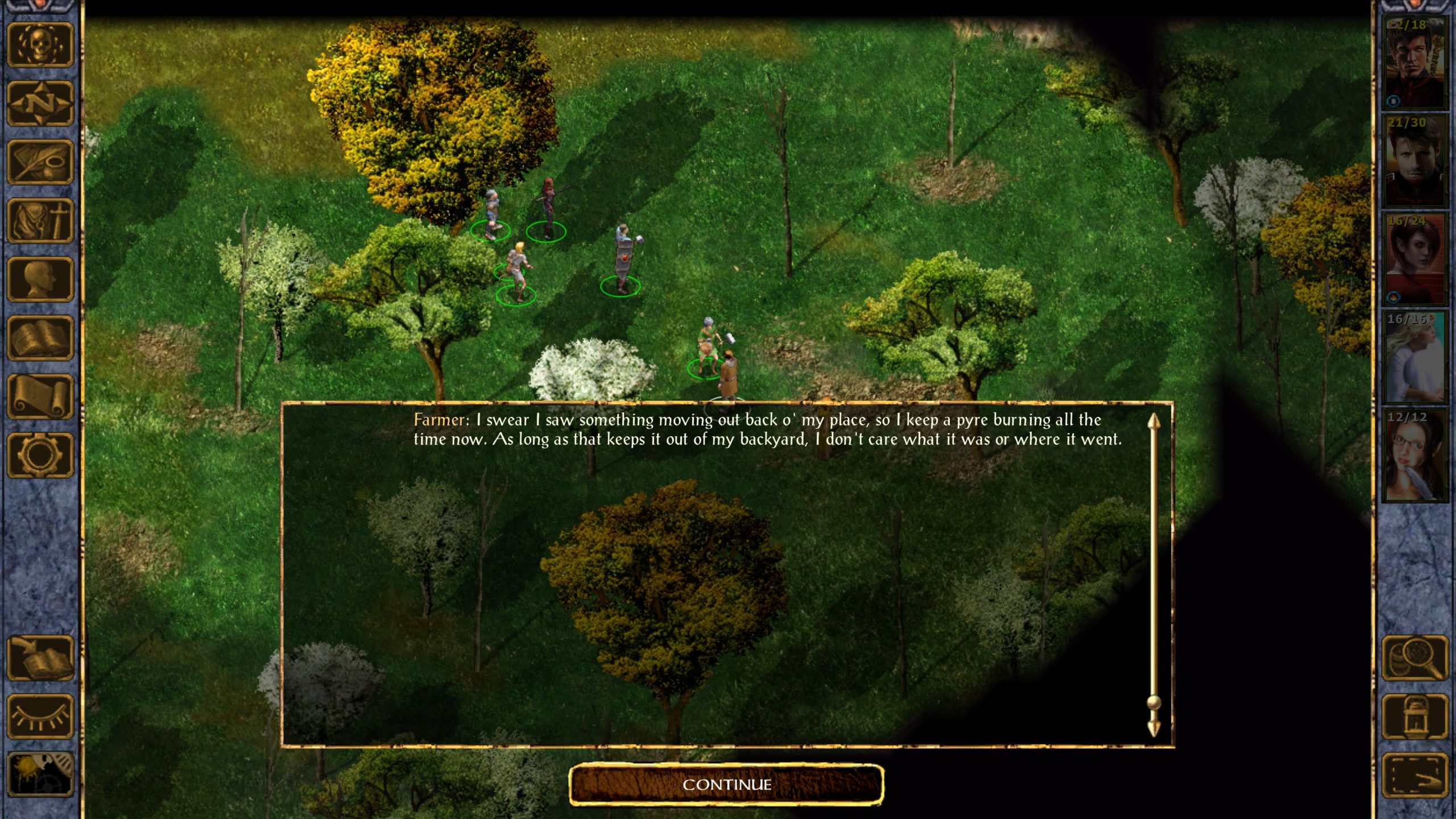Continue the Farmer's dialogue
Screen dimensions: 1456x819
coord(726,785)
